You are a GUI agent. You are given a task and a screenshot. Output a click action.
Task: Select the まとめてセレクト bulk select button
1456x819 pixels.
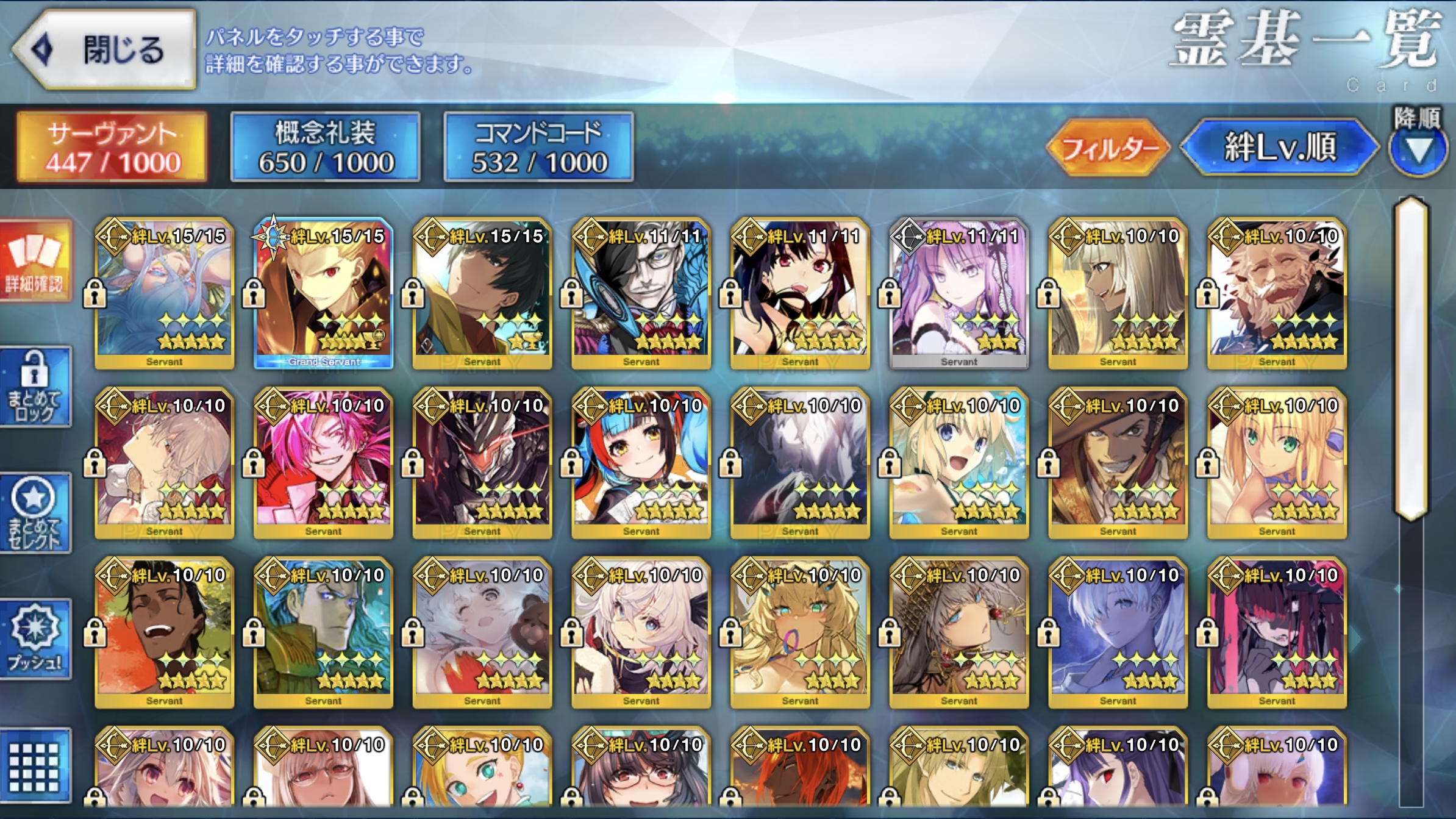tap(35, 513)
